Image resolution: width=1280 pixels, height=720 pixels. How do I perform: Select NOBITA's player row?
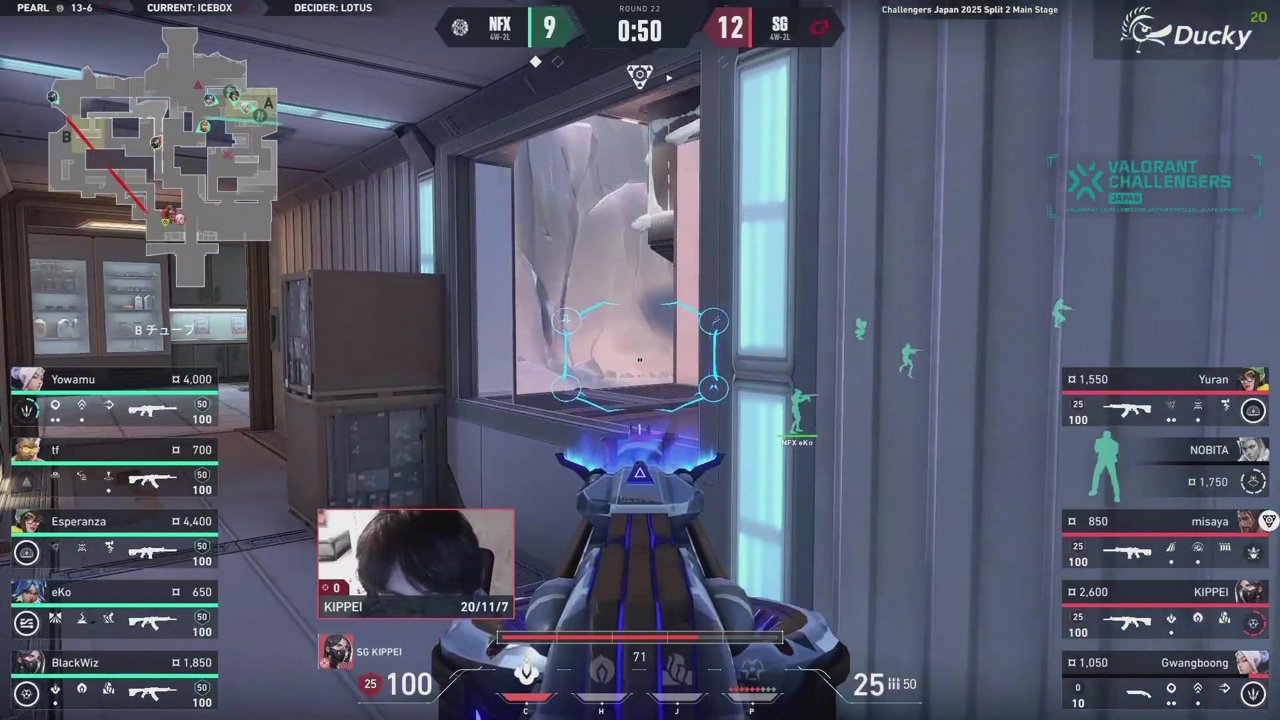(1165, 466)
